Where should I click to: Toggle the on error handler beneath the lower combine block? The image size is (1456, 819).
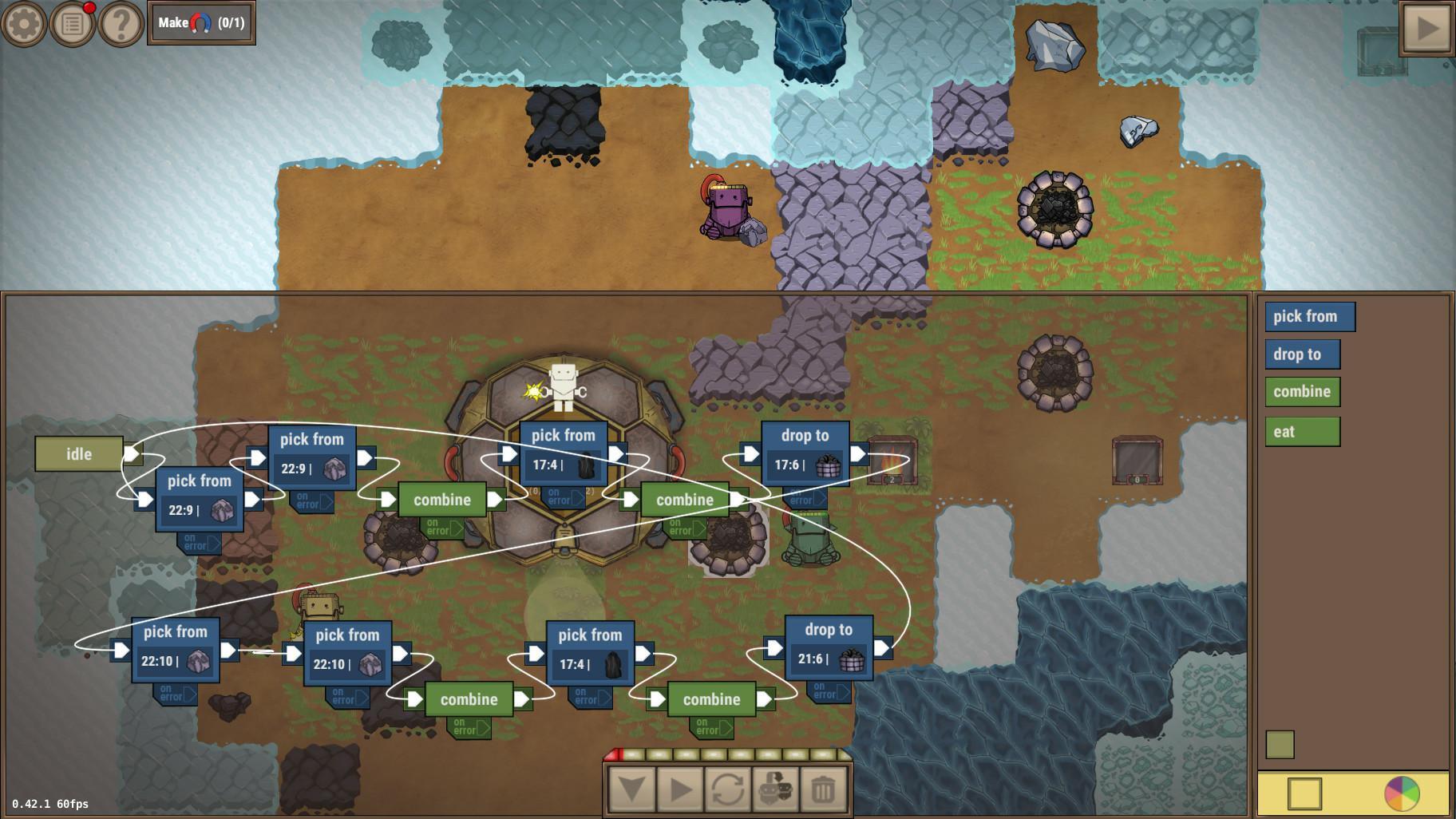[468, 726]
